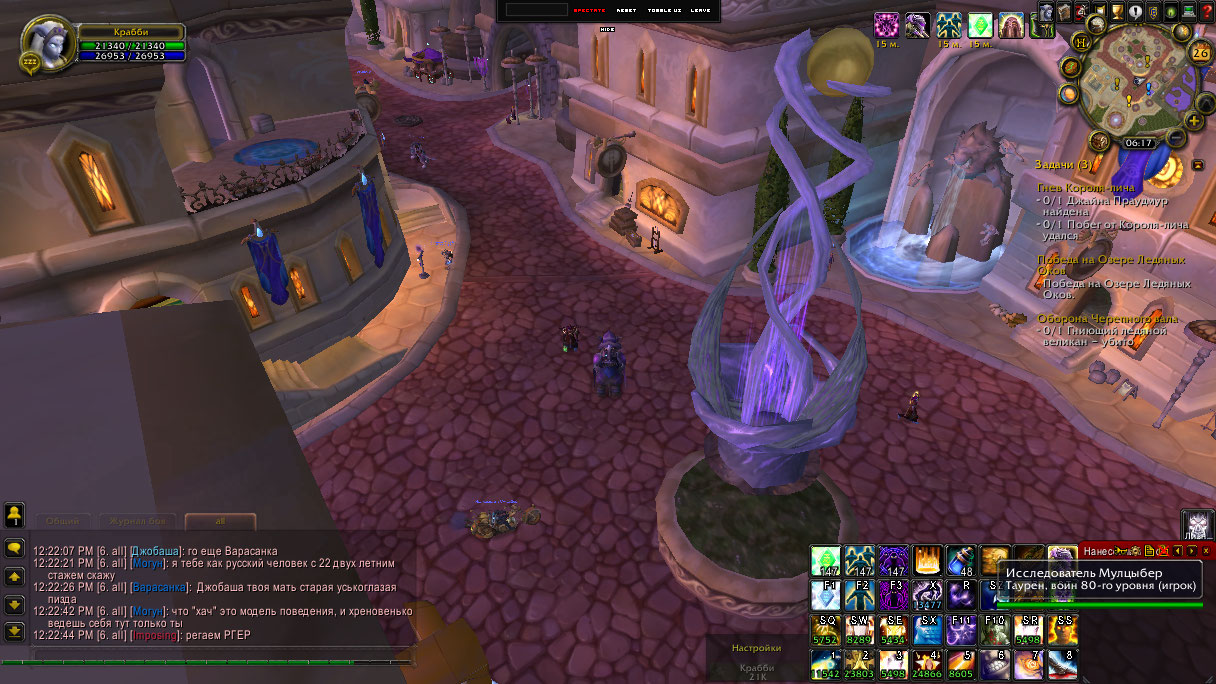
Task: Click the Крабби player portrait
Action: [x=47, y=43]
